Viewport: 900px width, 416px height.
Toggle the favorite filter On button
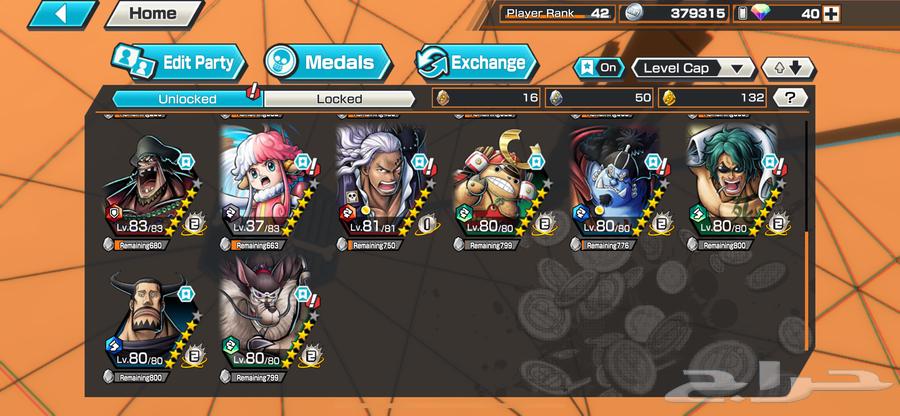click(x=599, y=68)
